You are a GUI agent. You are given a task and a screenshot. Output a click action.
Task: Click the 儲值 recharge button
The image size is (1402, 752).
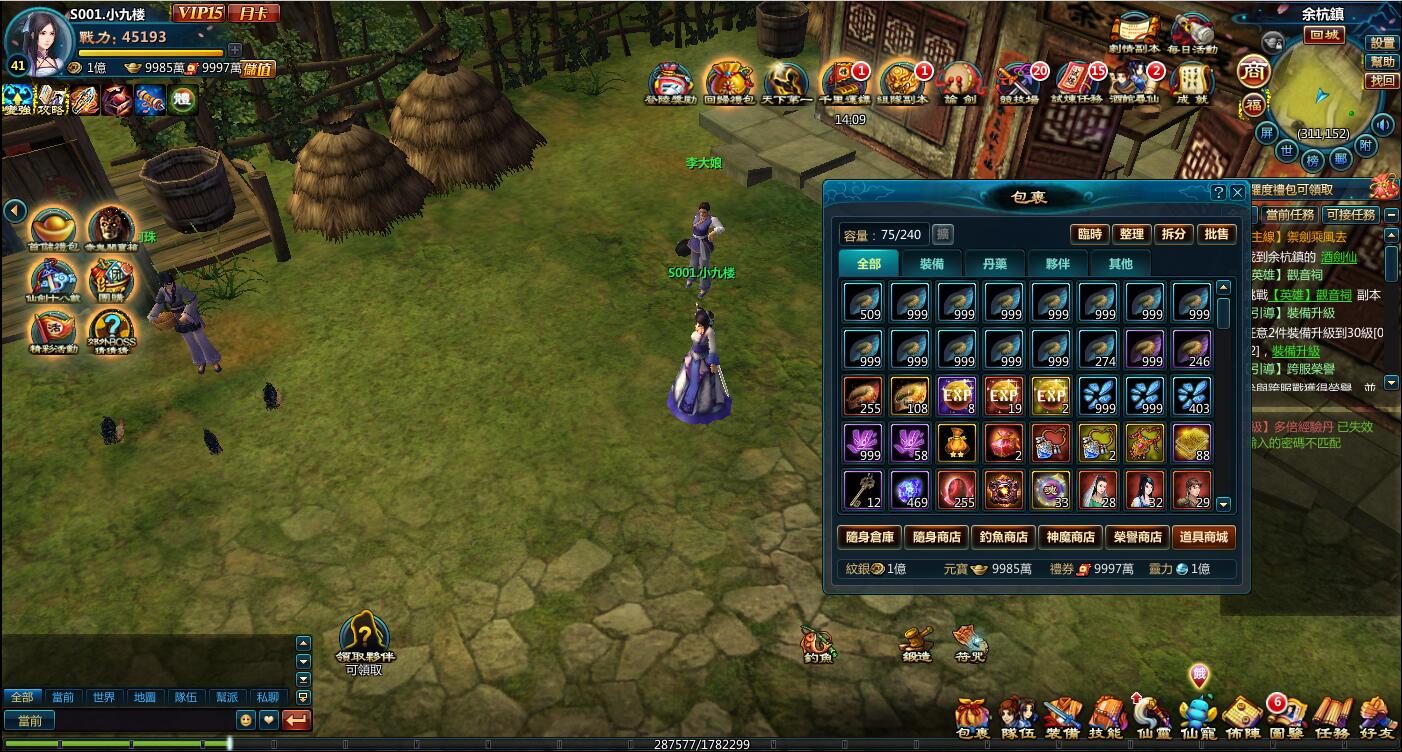click(258, 69)
